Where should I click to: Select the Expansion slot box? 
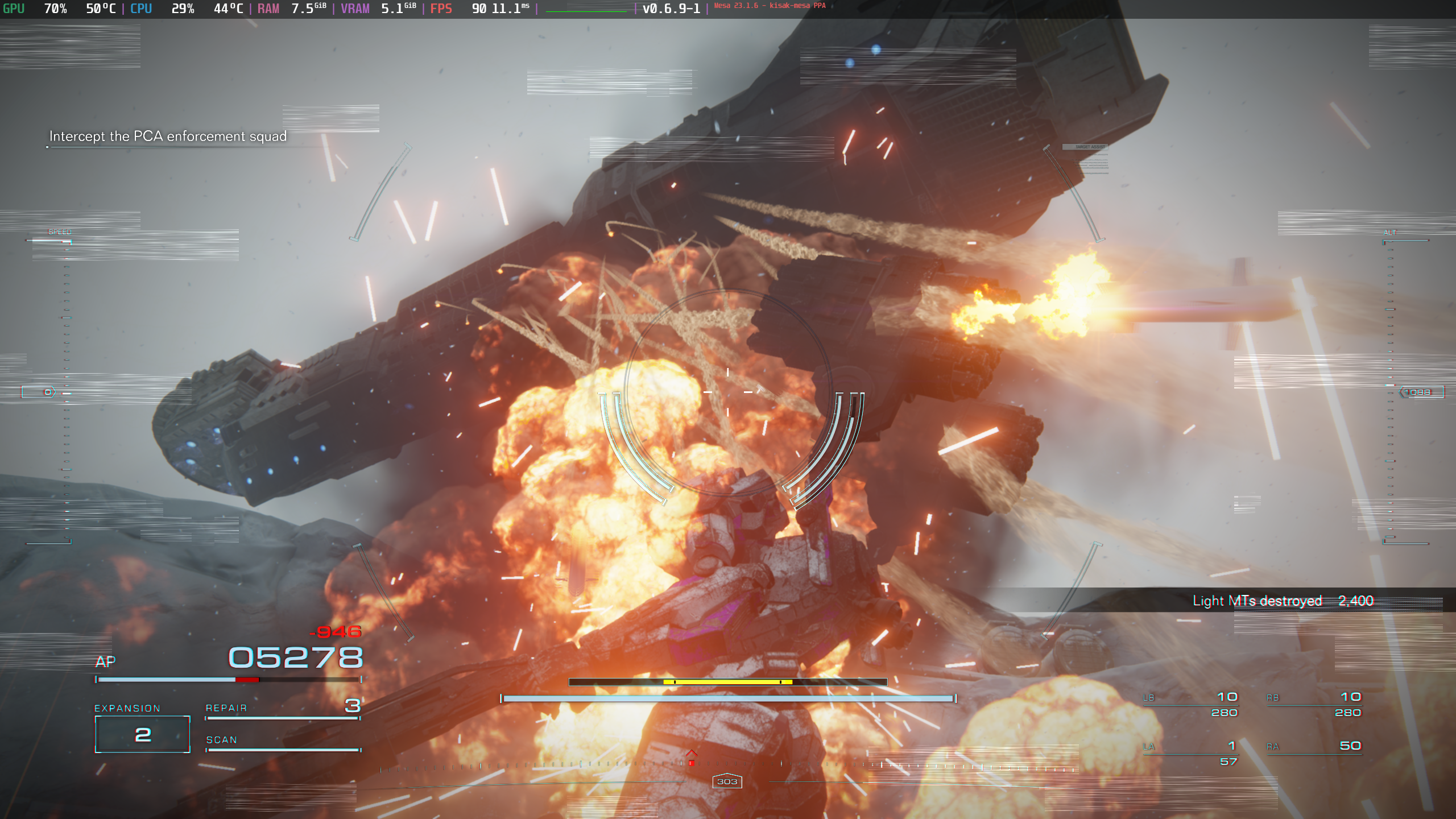pos(142,734)
